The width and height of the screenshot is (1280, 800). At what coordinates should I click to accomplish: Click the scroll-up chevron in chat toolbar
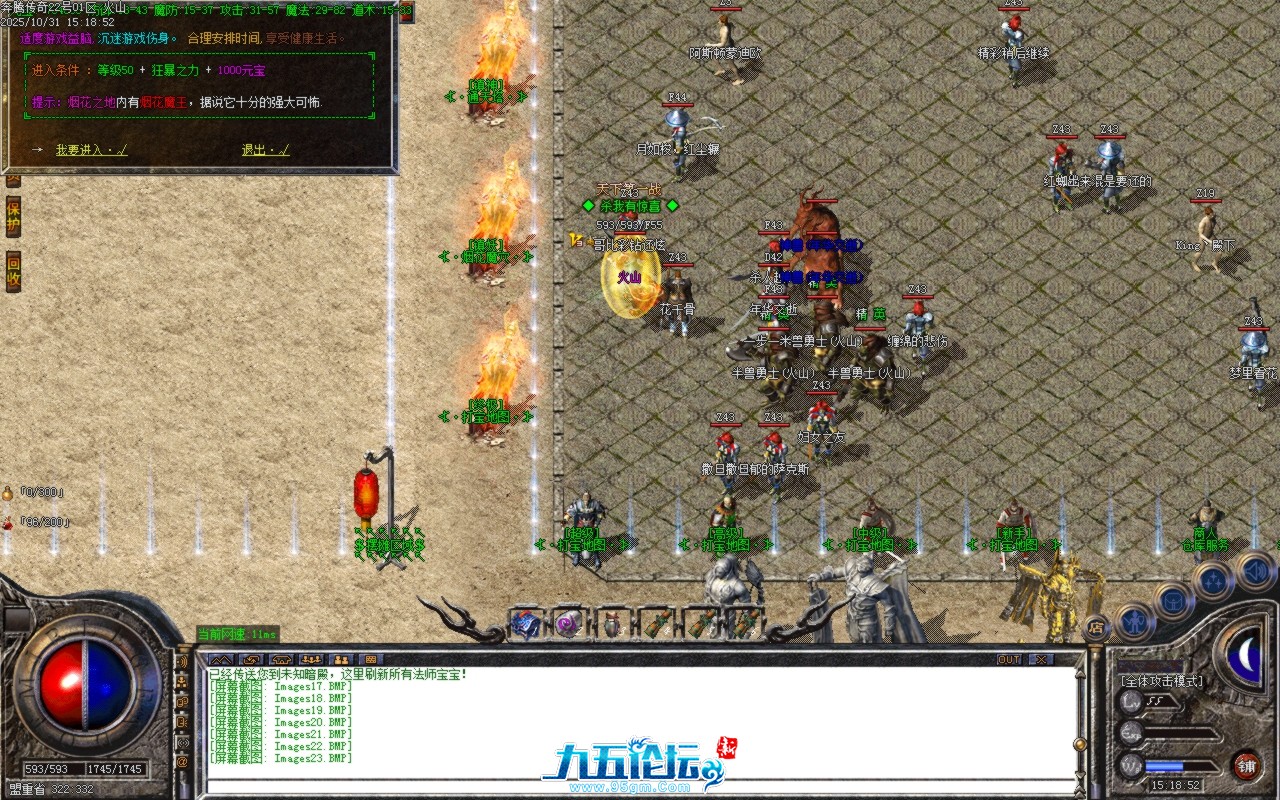(221, 660)
